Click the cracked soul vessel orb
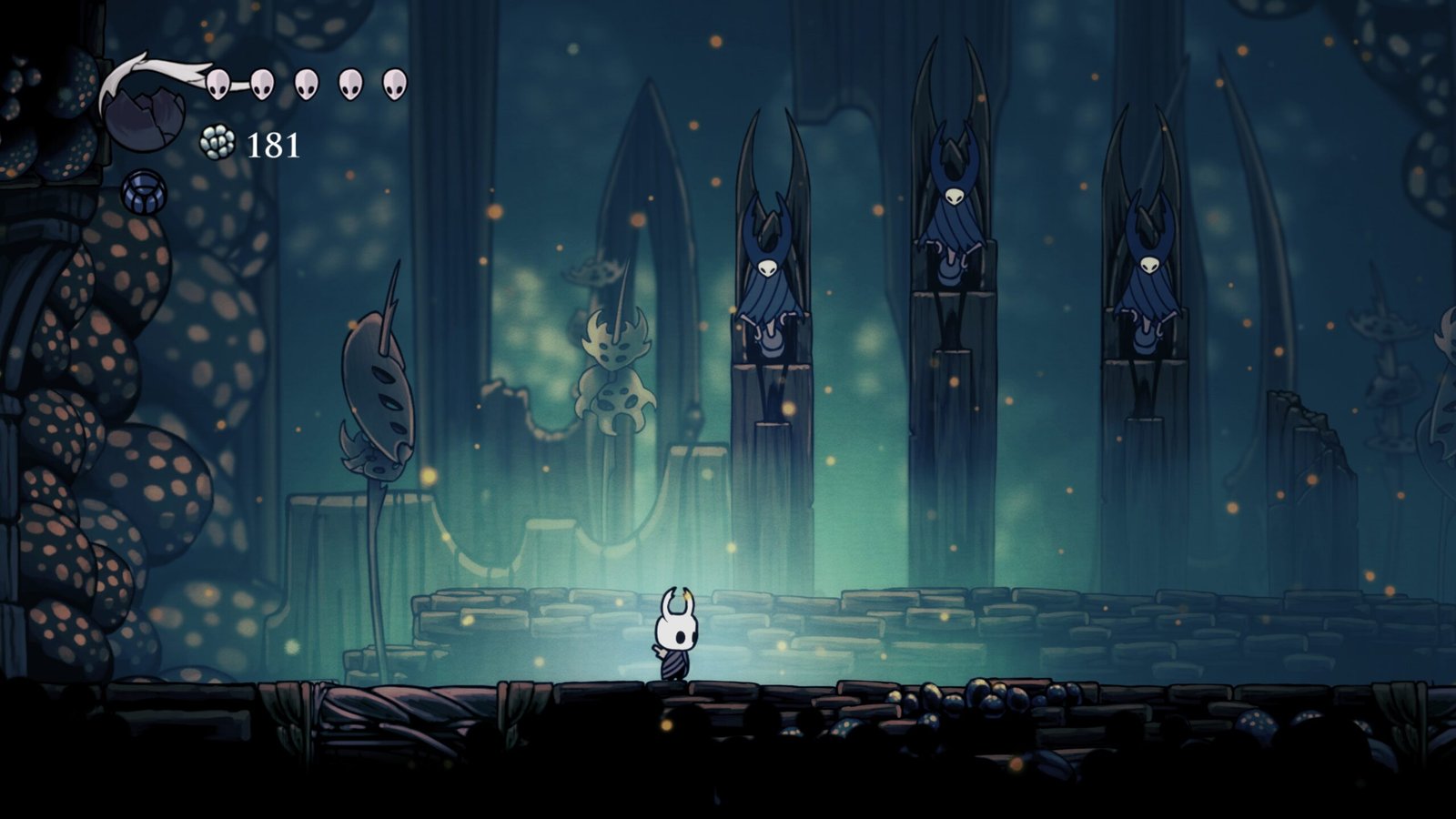Image resolution: width=1456 pixels, height=819 pixels. pyautogui.click(x=143, y=116)
